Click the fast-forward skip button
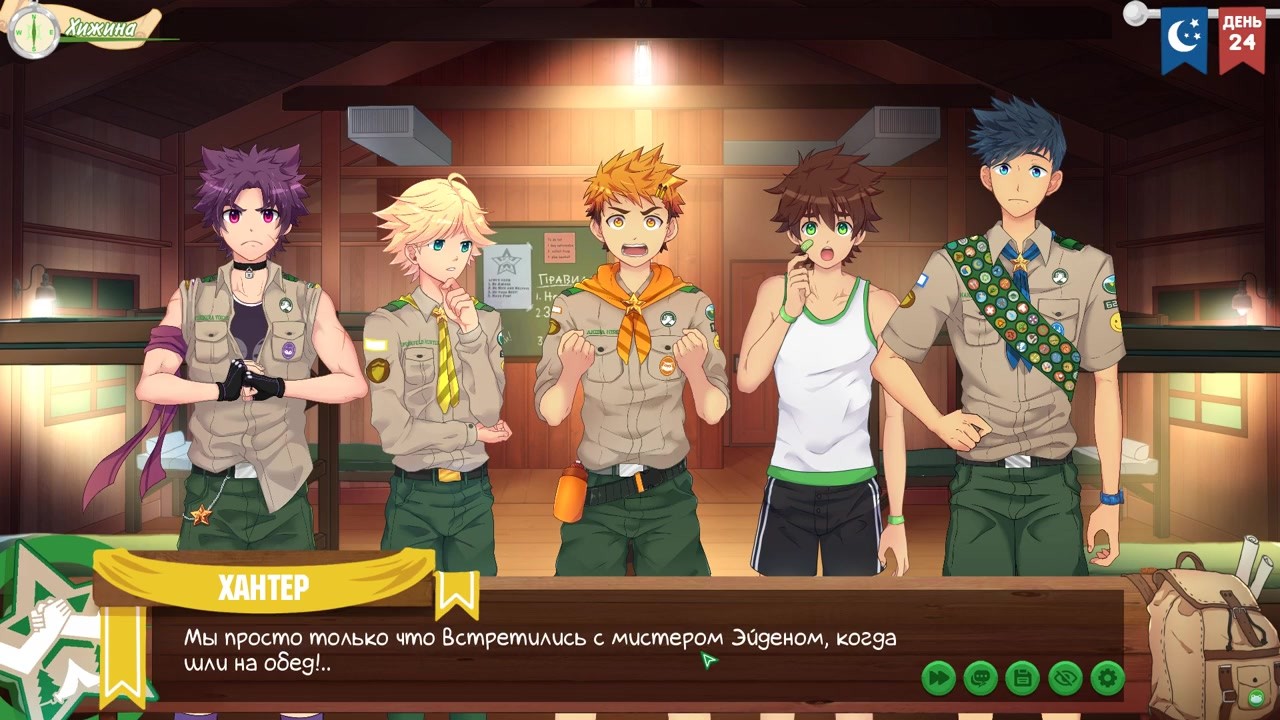 [x=938, y=678]
